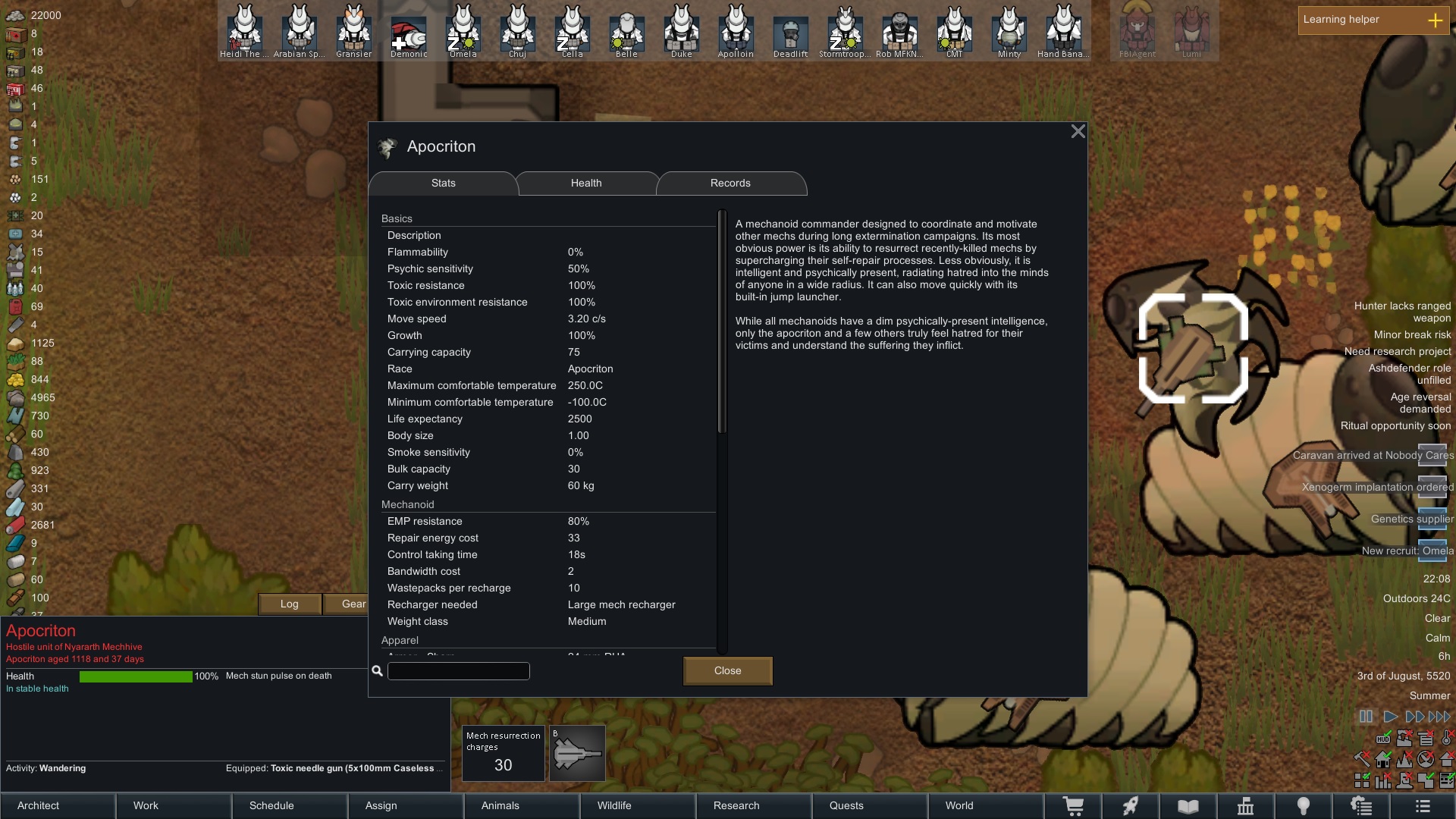Click the triple-speed playback arrows
This screenshot has height=819, width=1456.
point(1439,717)
